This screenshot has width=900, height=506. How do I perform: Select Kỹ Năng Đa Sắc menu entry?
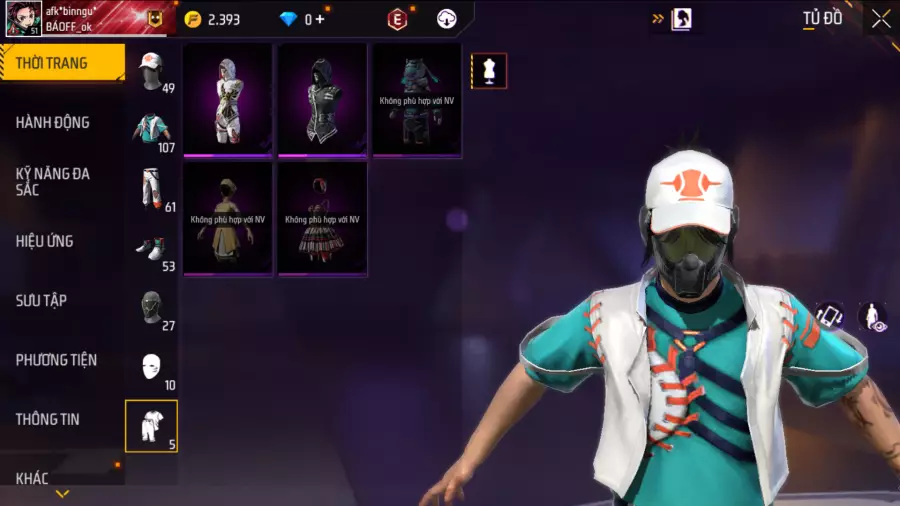click(62, 181)
